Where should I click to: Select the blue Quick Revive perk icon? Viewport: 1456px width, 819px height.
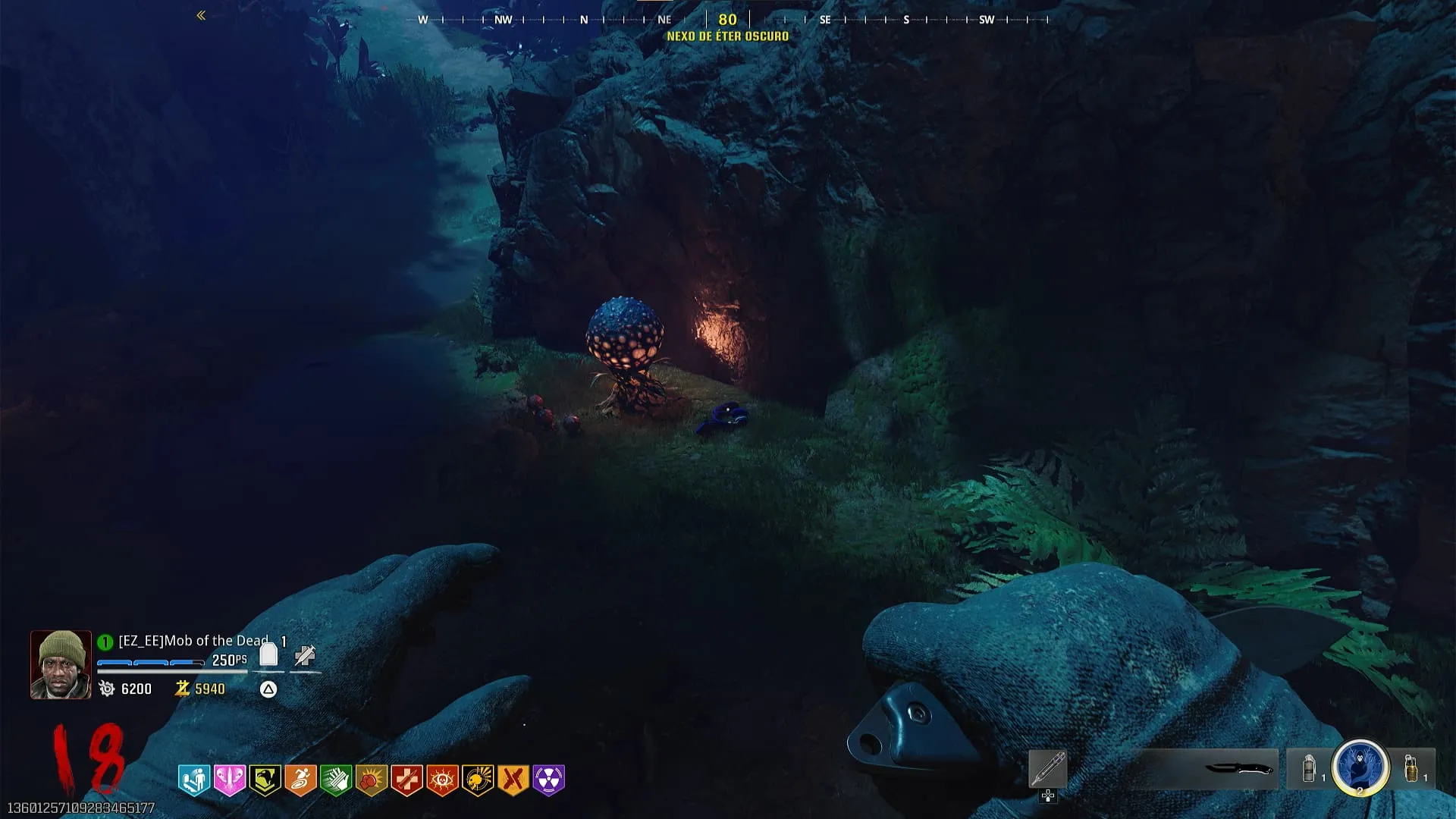coord(194,780)
